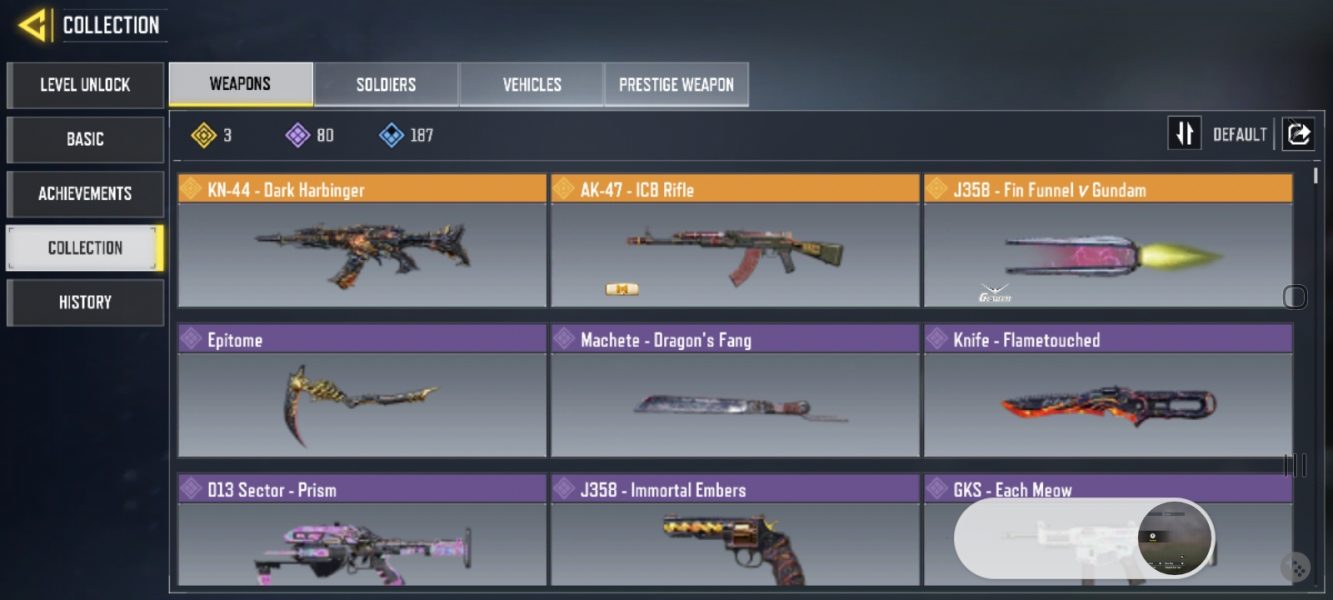Open the History section
The image size is (1333, 600).
click(x=85, y=302)
